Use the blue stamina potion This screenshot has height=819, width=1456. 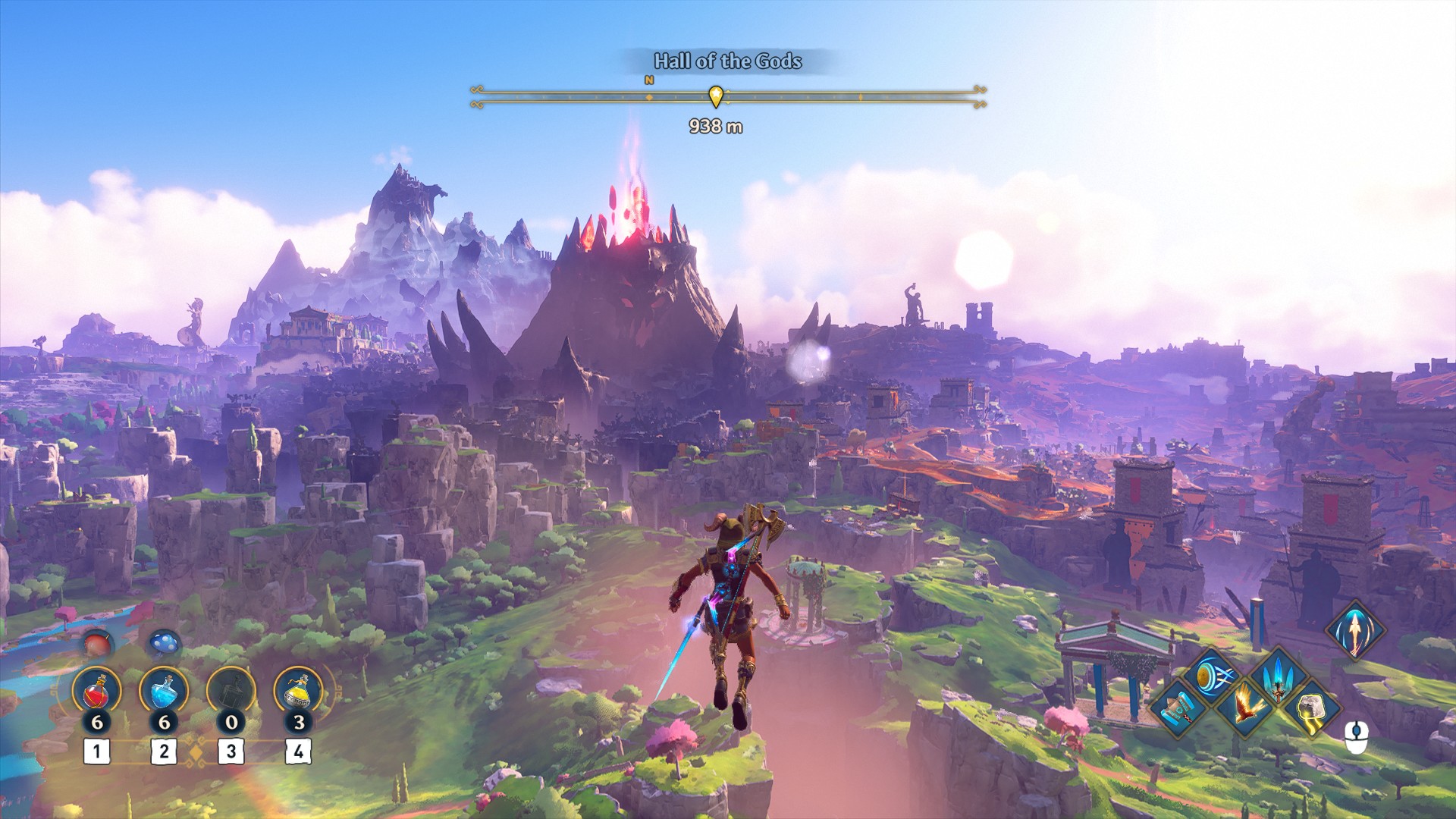(164, 692)
